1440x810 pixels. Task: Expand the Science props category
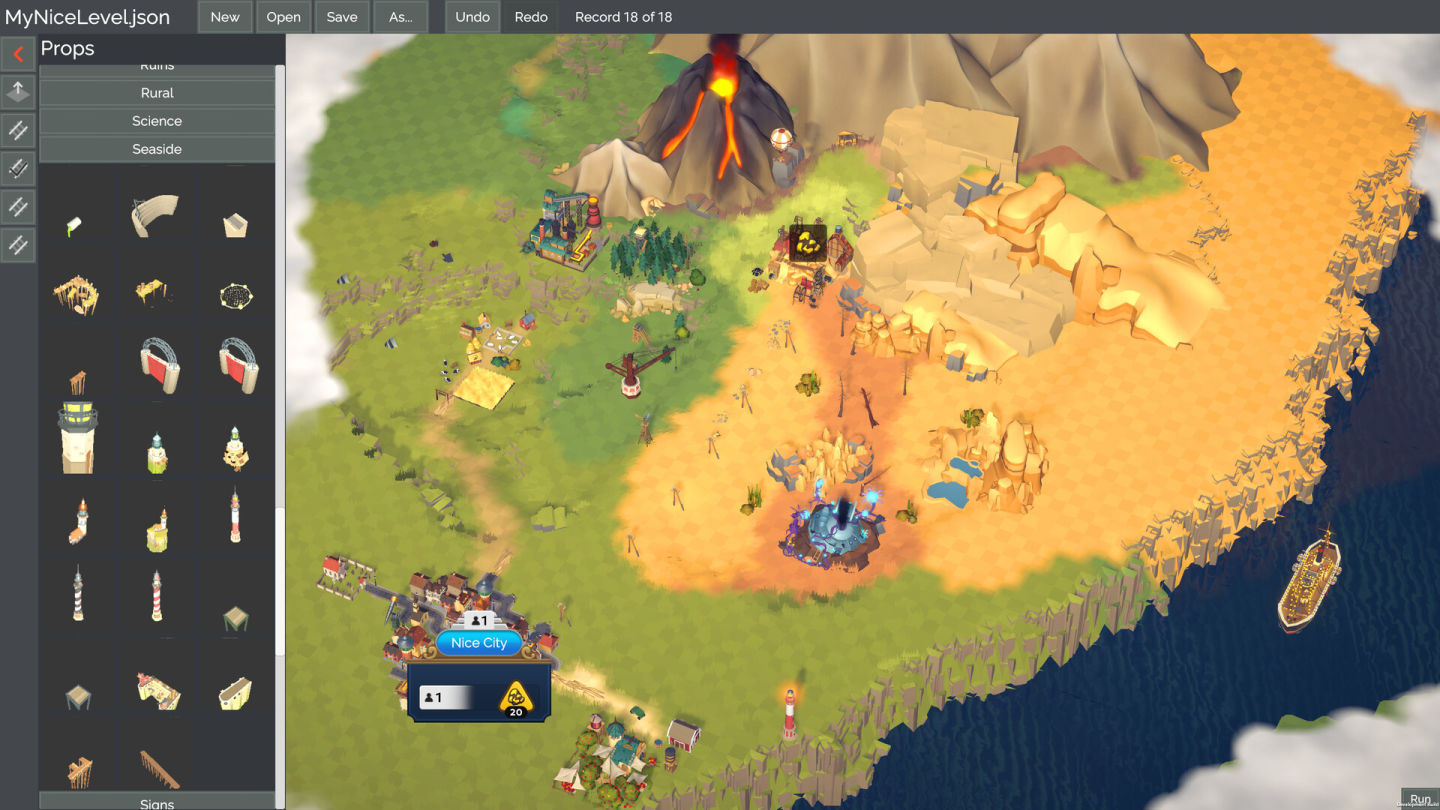[157, 121]
